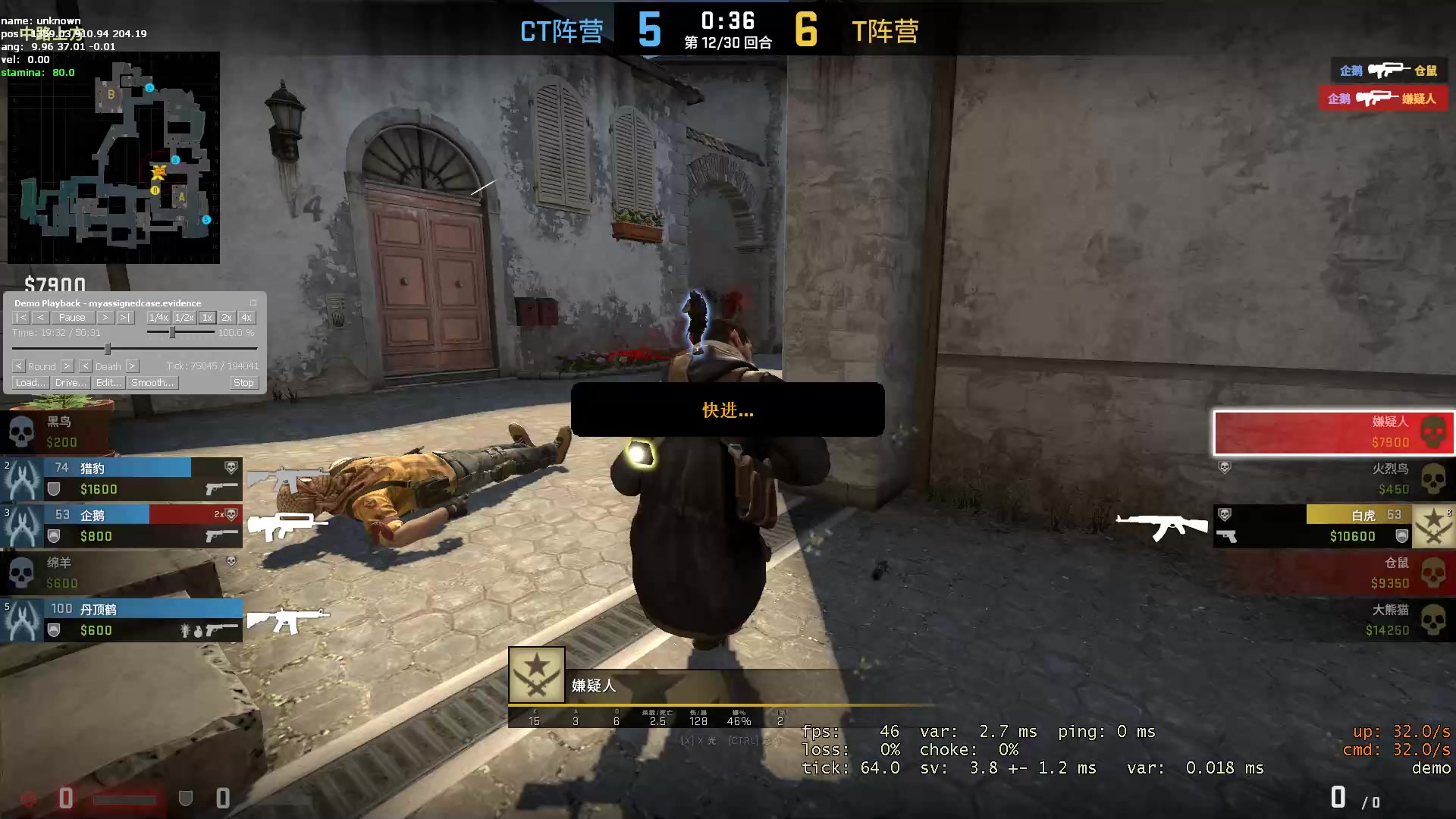1456x819 pixels.
Task: Click the skull icon beside 嫌疑人 money
Action: click(x=1432, y=432)
